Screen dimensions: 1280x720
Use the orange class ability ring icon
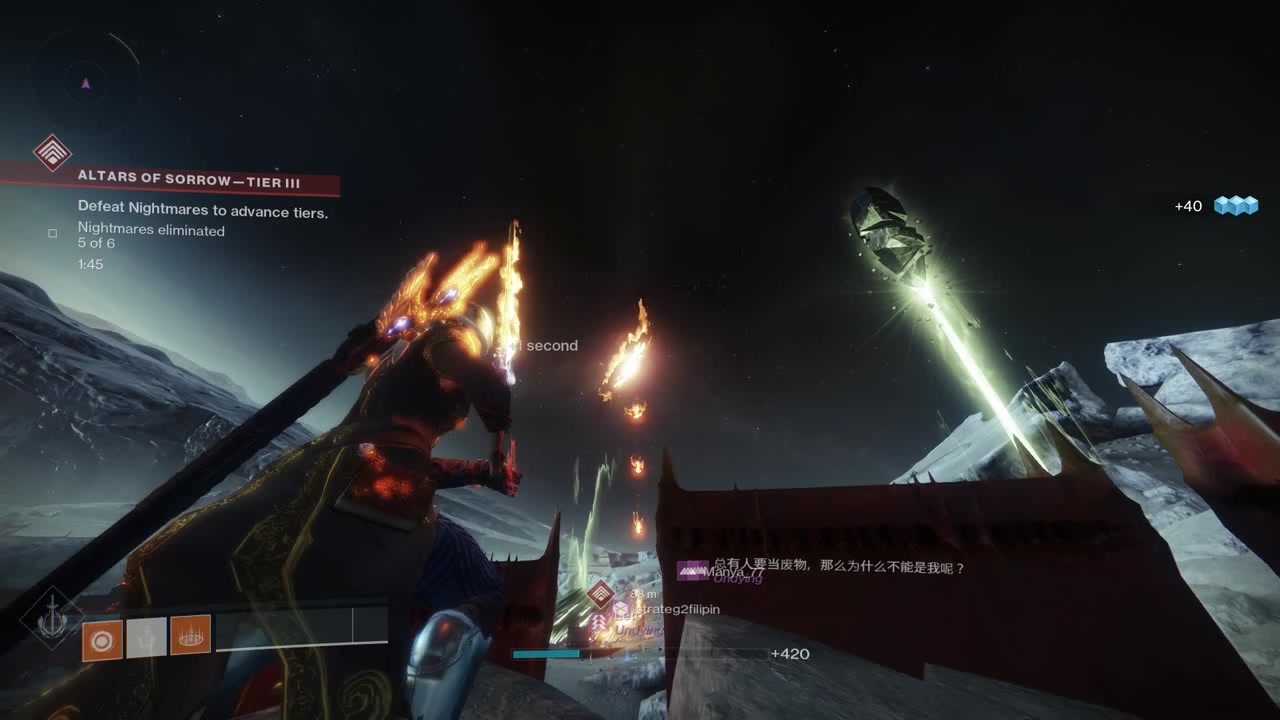[x=190, y=636]
